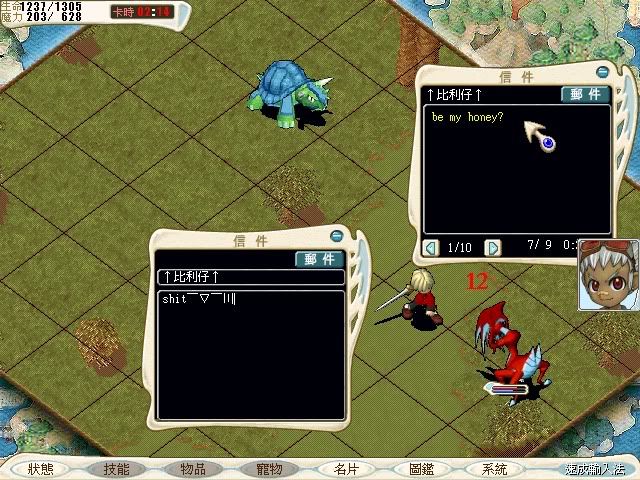
Task: Click 郵件 button in the letter being written
Action: coord(320,259)
